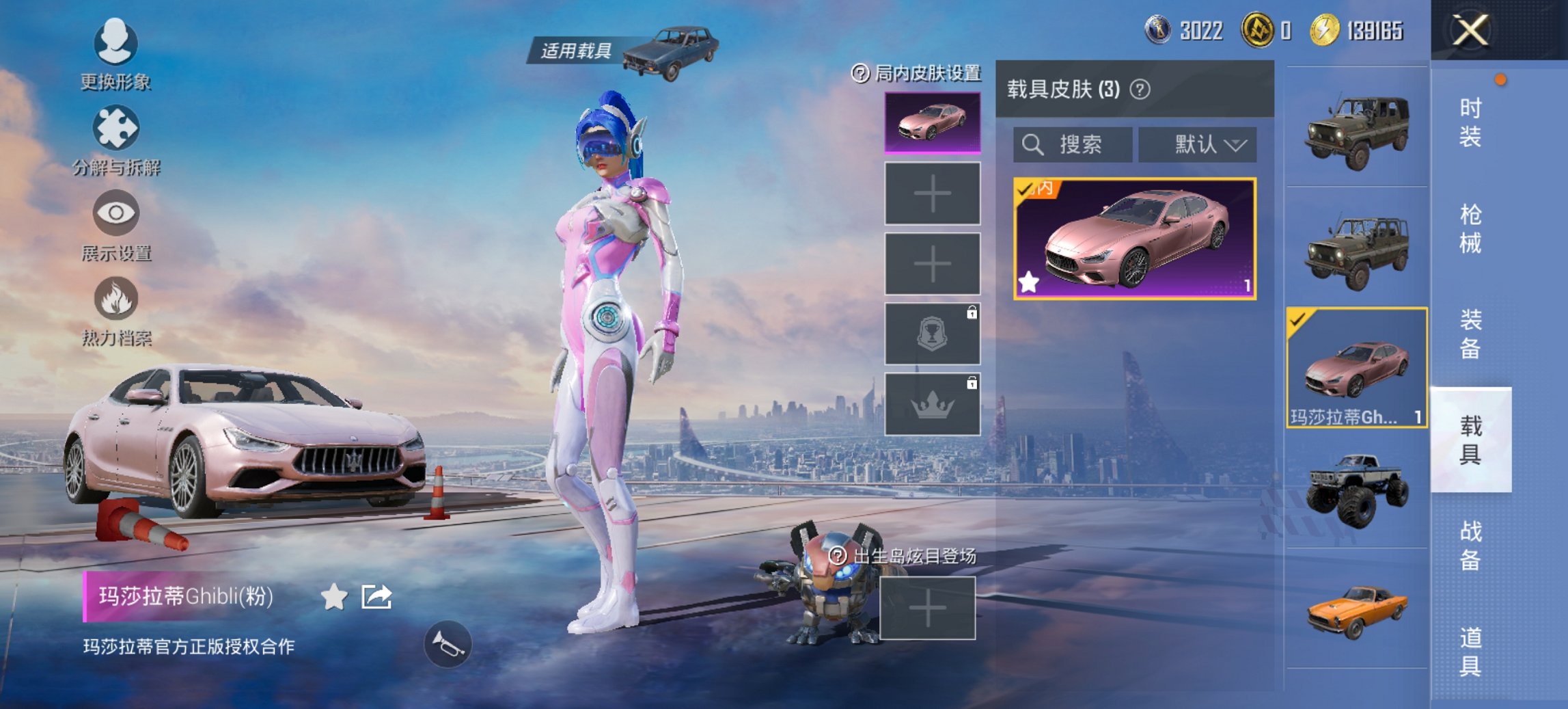Image resolution: width=1568 pixels, height=709 pixels.
Task: Open 更换形象 to change character appearance
Action: click(116, 51)
